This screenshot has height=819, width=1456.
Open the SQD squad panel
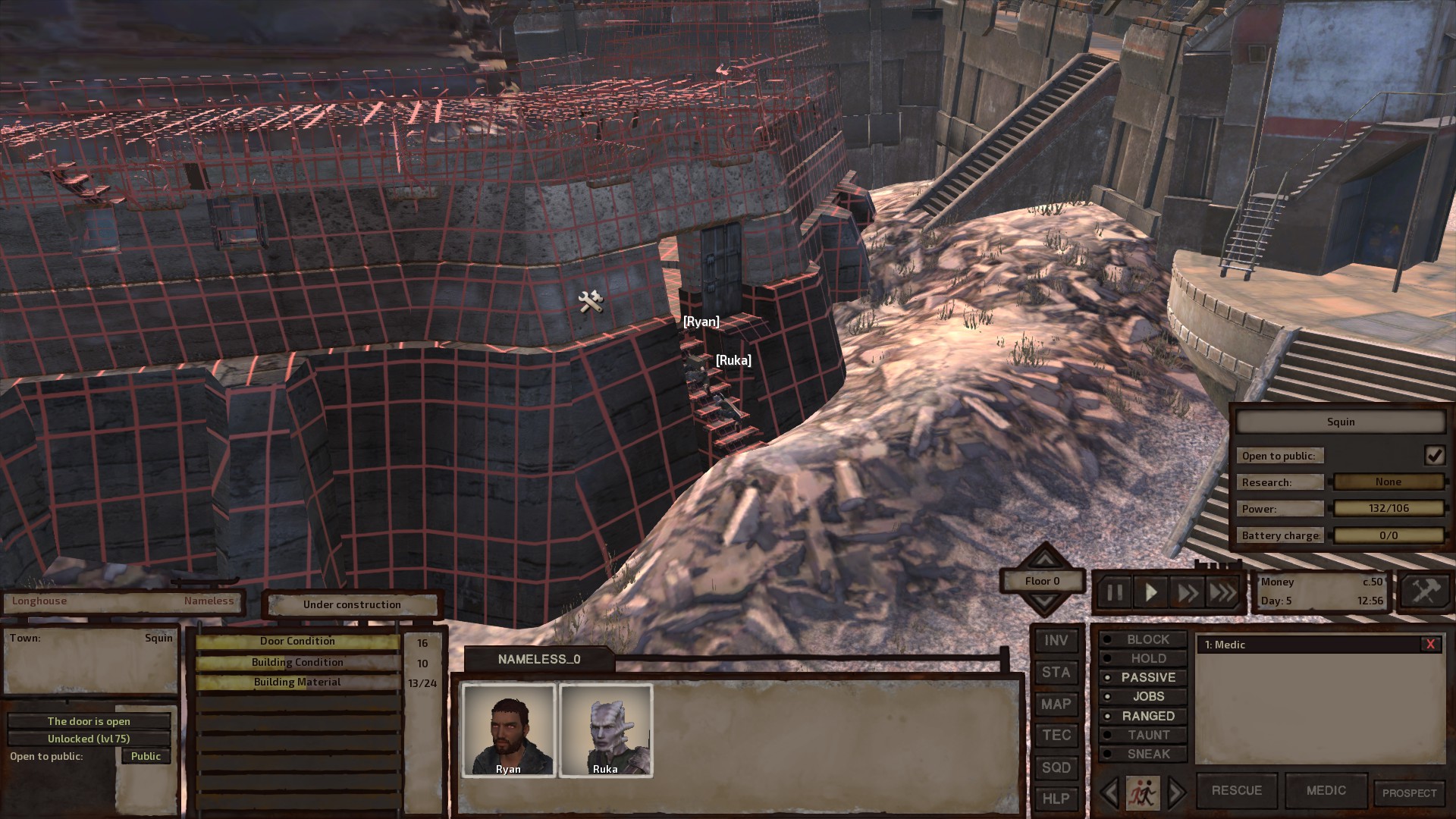(1056, 767)
